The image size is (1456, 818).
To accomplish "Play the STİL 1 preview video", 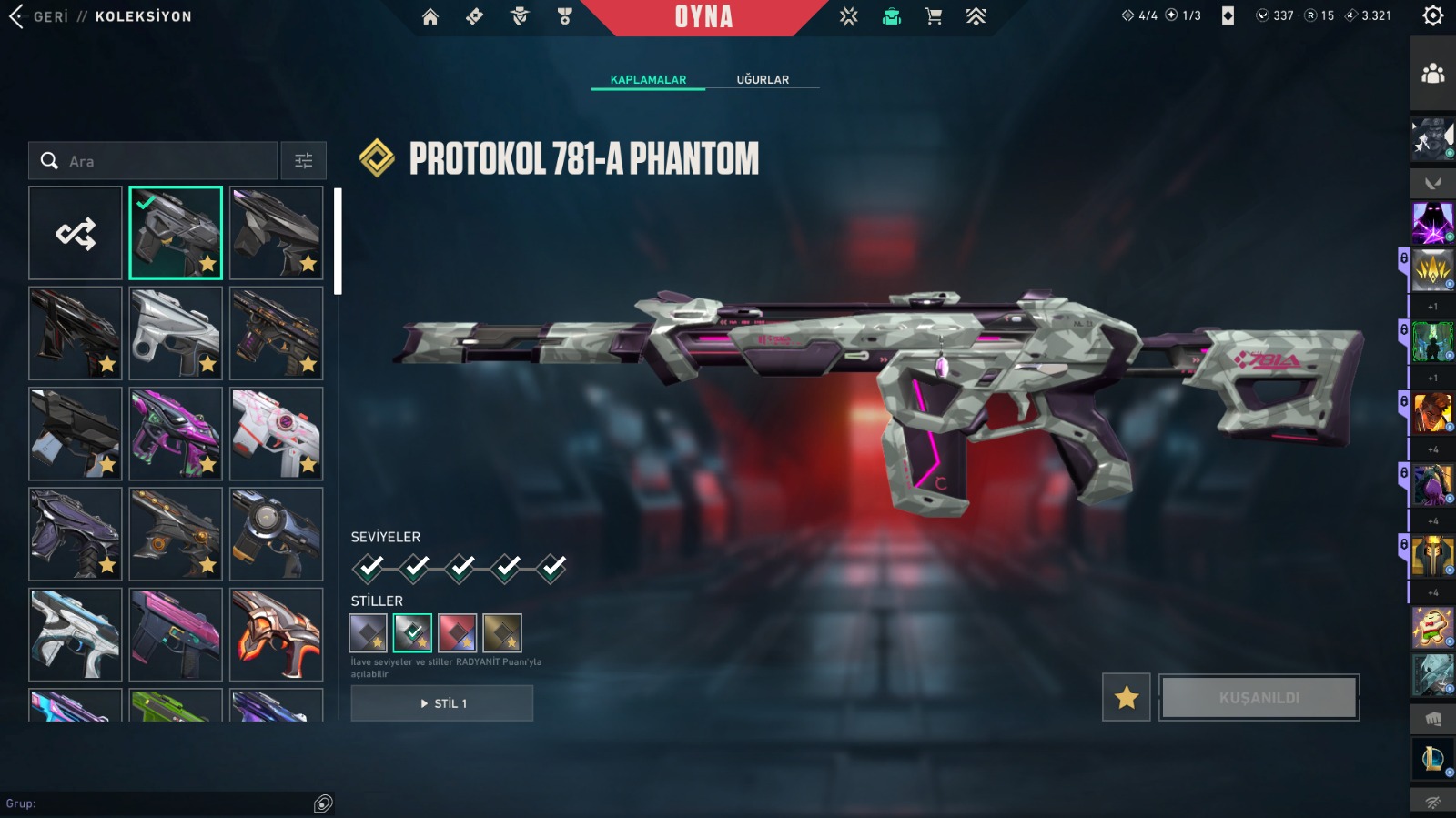I will coord(442,703).
